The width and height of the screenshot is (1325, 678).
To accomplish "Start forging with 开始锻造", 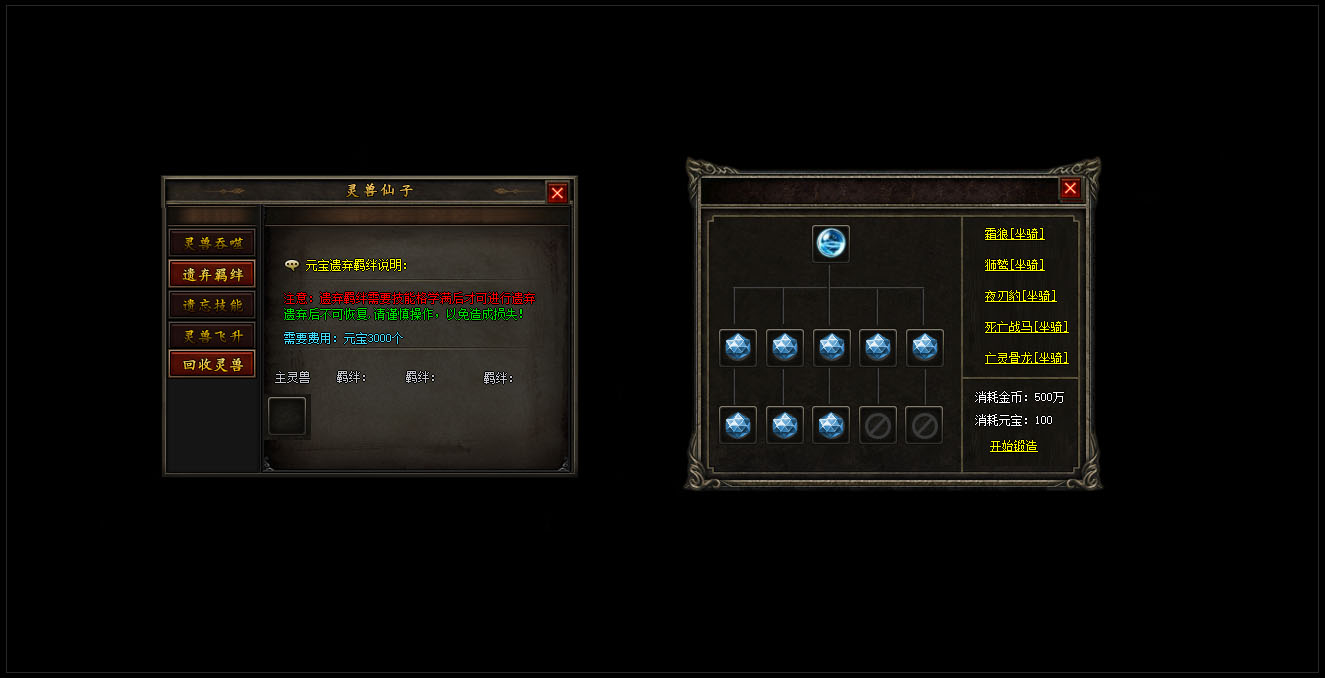I will click(x=1013, y=446).
